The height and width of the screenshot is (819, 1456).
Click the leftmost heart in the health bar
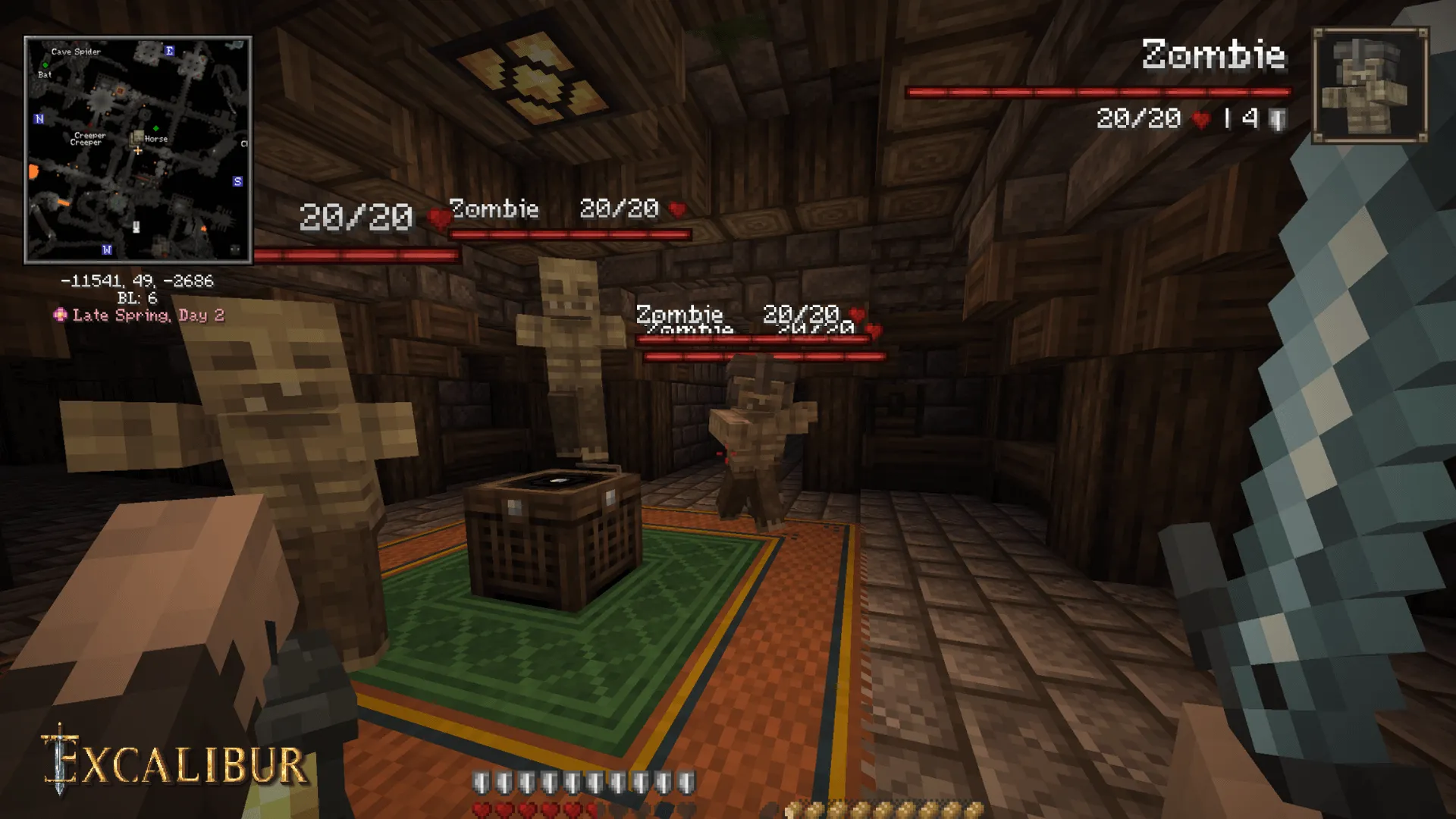(482, 808)
